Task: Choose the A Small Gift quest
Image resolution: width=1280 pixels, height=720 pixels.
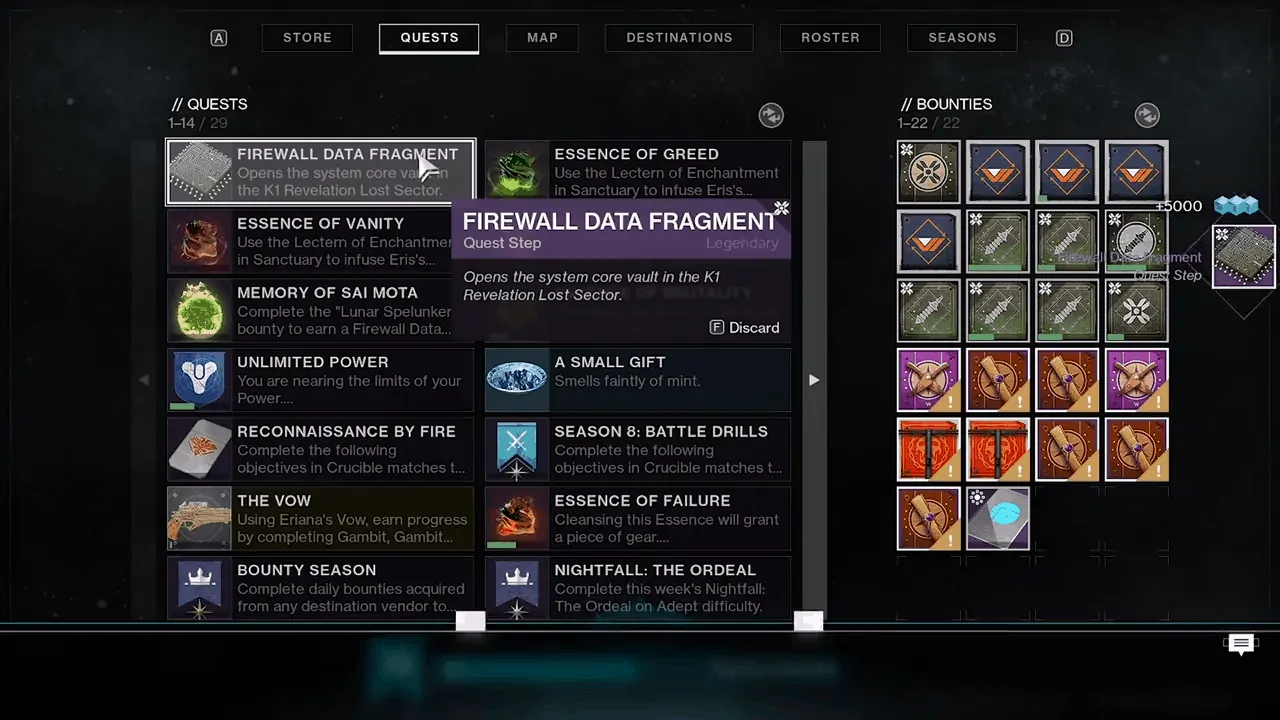Action: tap(637, 379)
